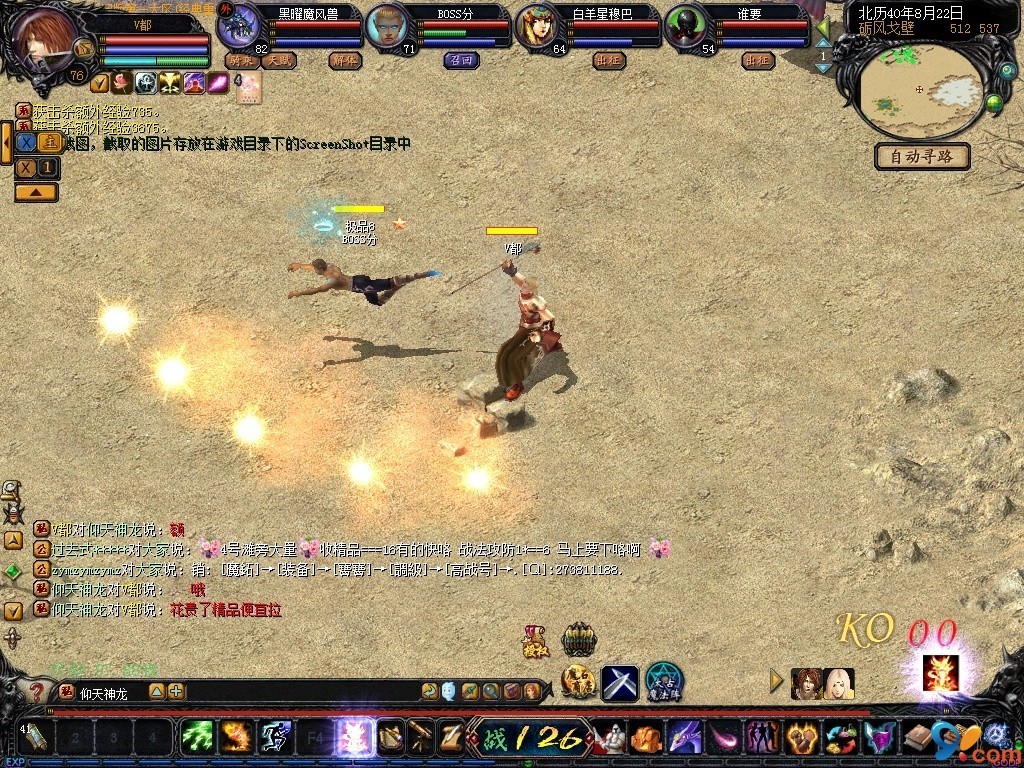
Task: Select the BOSS分 hero portrait
Action: click(x=387, y=26)
